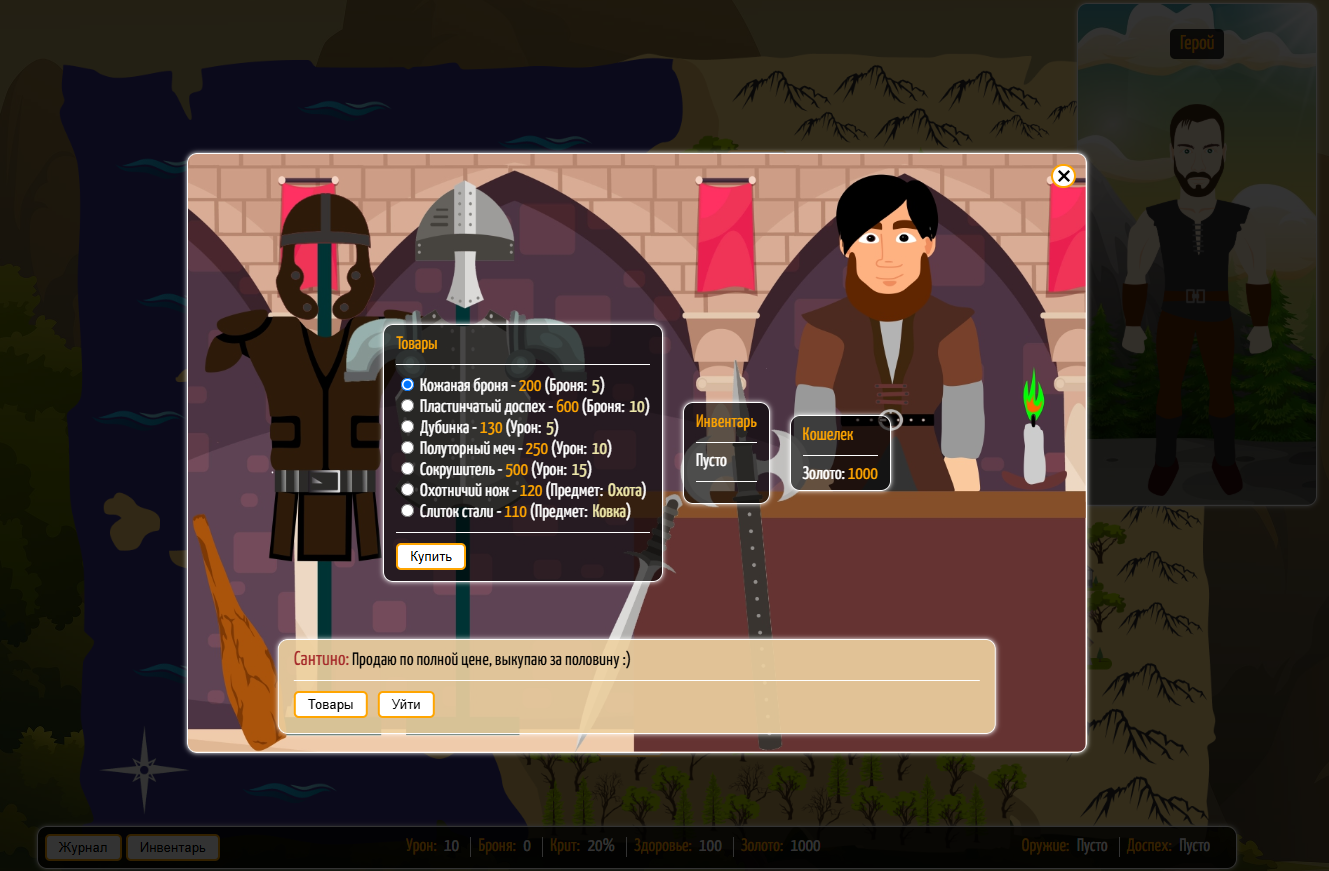Close the shop dialog with the X
The height and width of the screenshot is (871, 1329).
pyautogui.click(x=1063, y=176)
